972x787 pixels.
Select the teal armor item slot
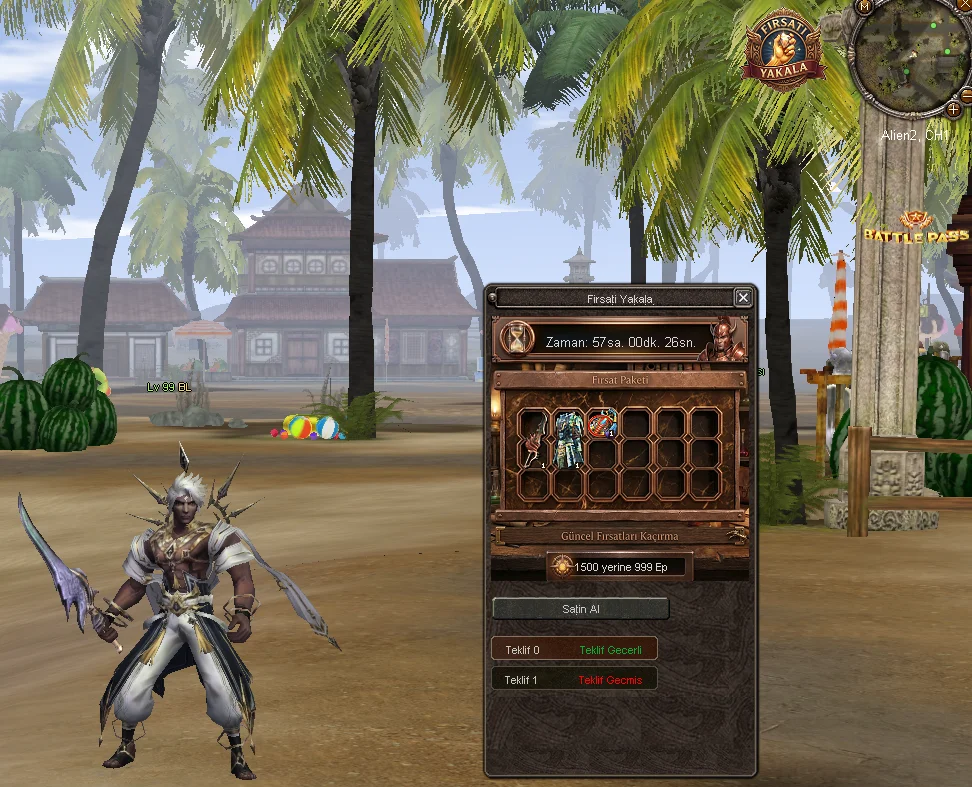click(569, 439)
